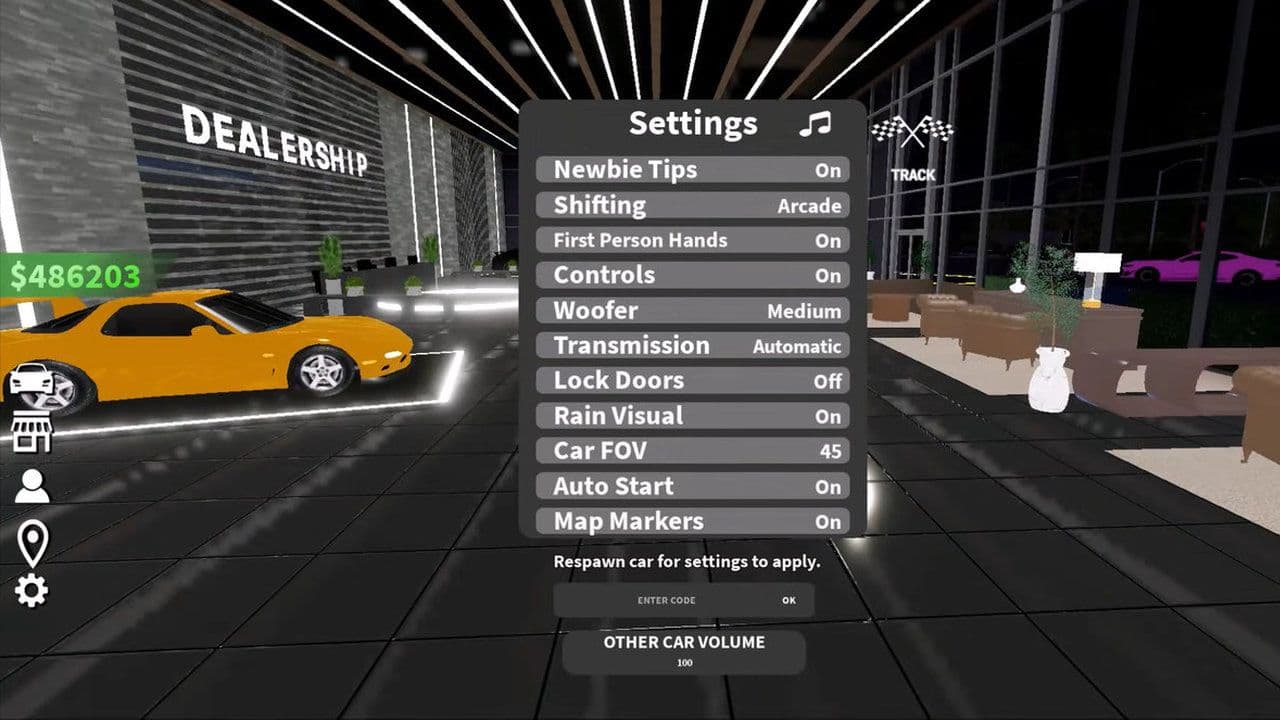Open the player profile icon
The image size is (1280, 720).
click(31, 486)
